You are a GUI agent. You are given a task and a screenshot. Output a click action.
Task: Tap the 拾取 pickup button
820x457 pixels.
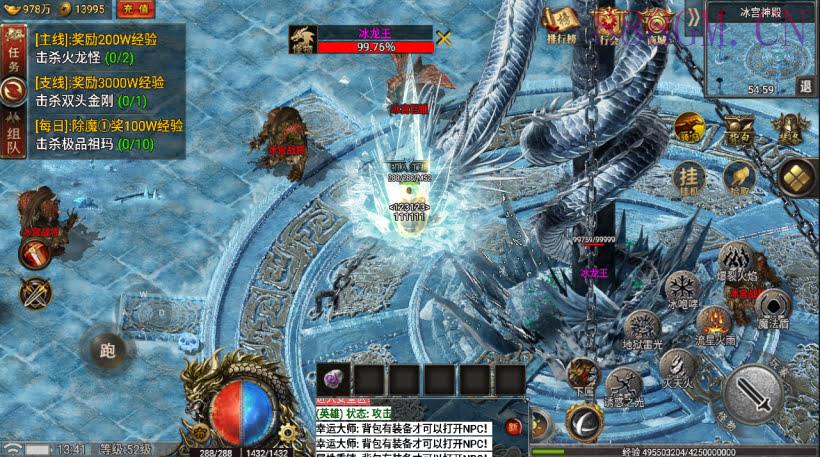tap(738, 178)
